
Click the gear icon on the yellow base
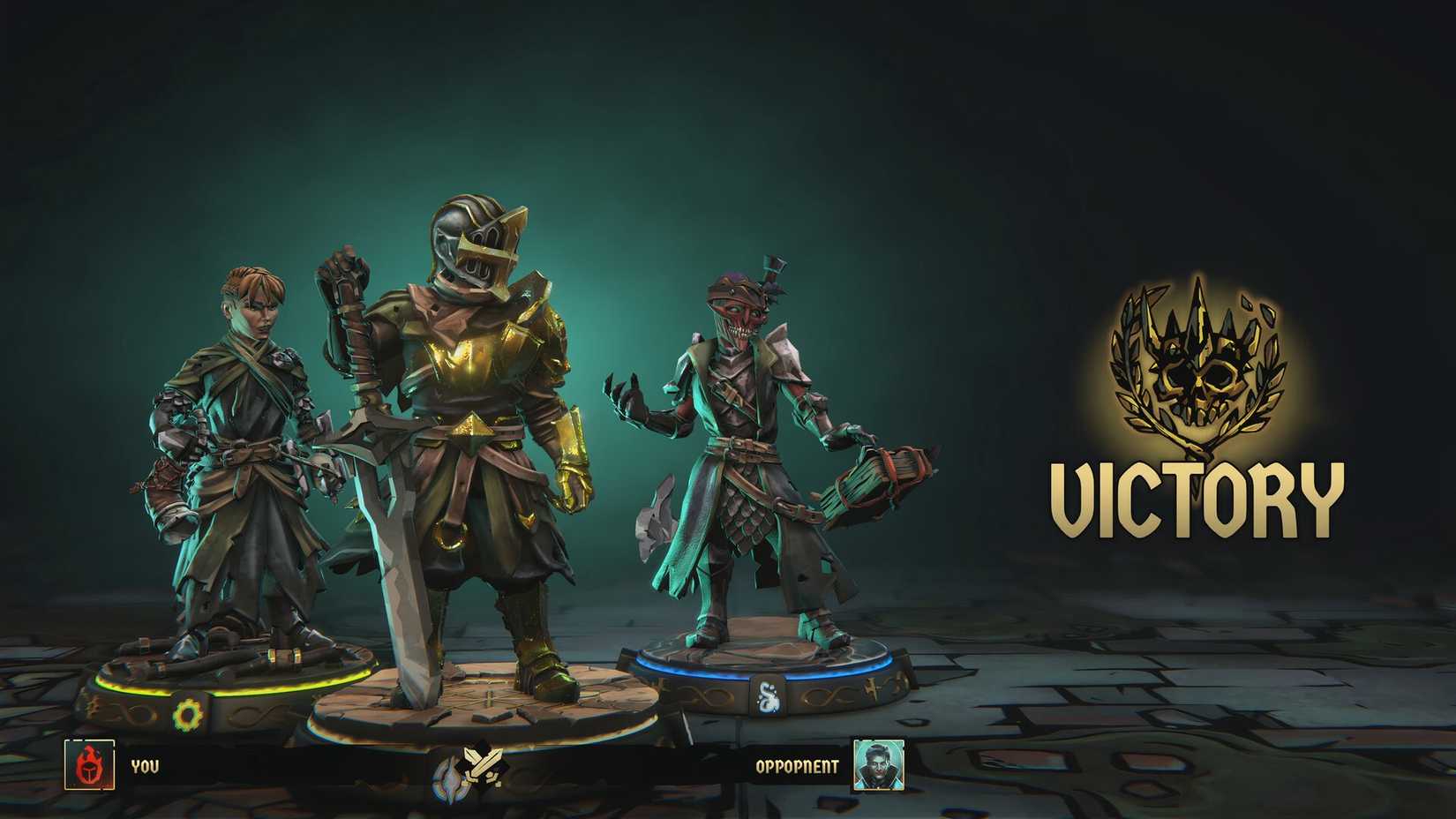[x=187, y=711]
